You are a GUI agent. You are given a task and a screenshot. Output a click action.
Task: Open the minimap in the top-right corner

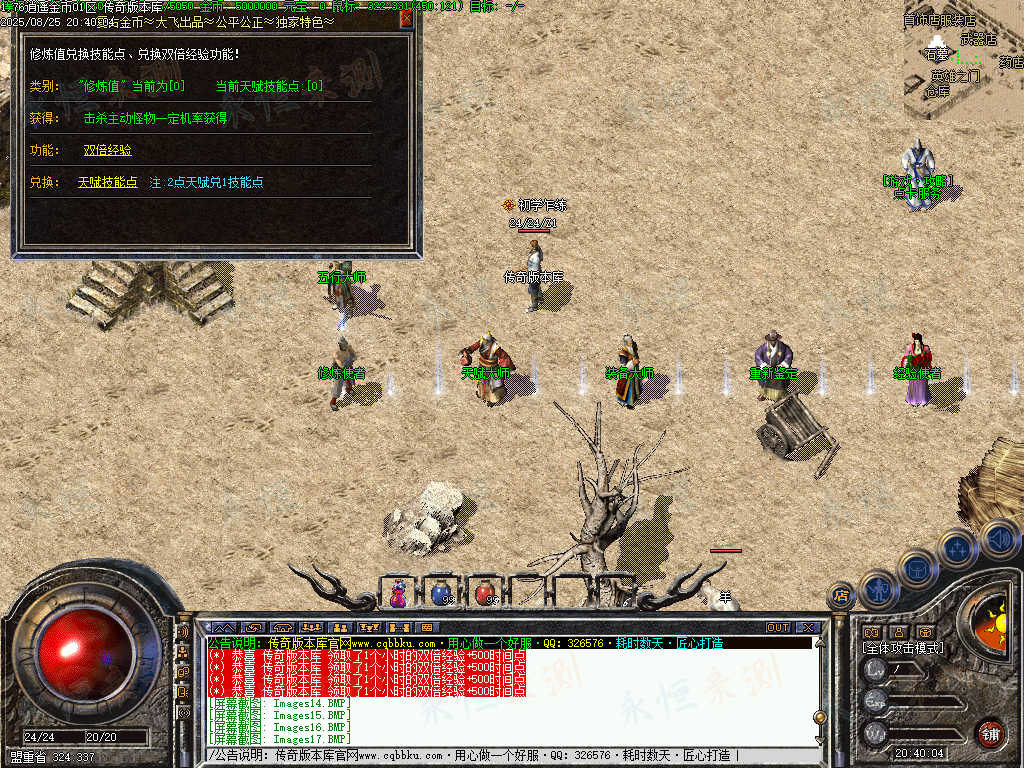[x=962, y=58]
